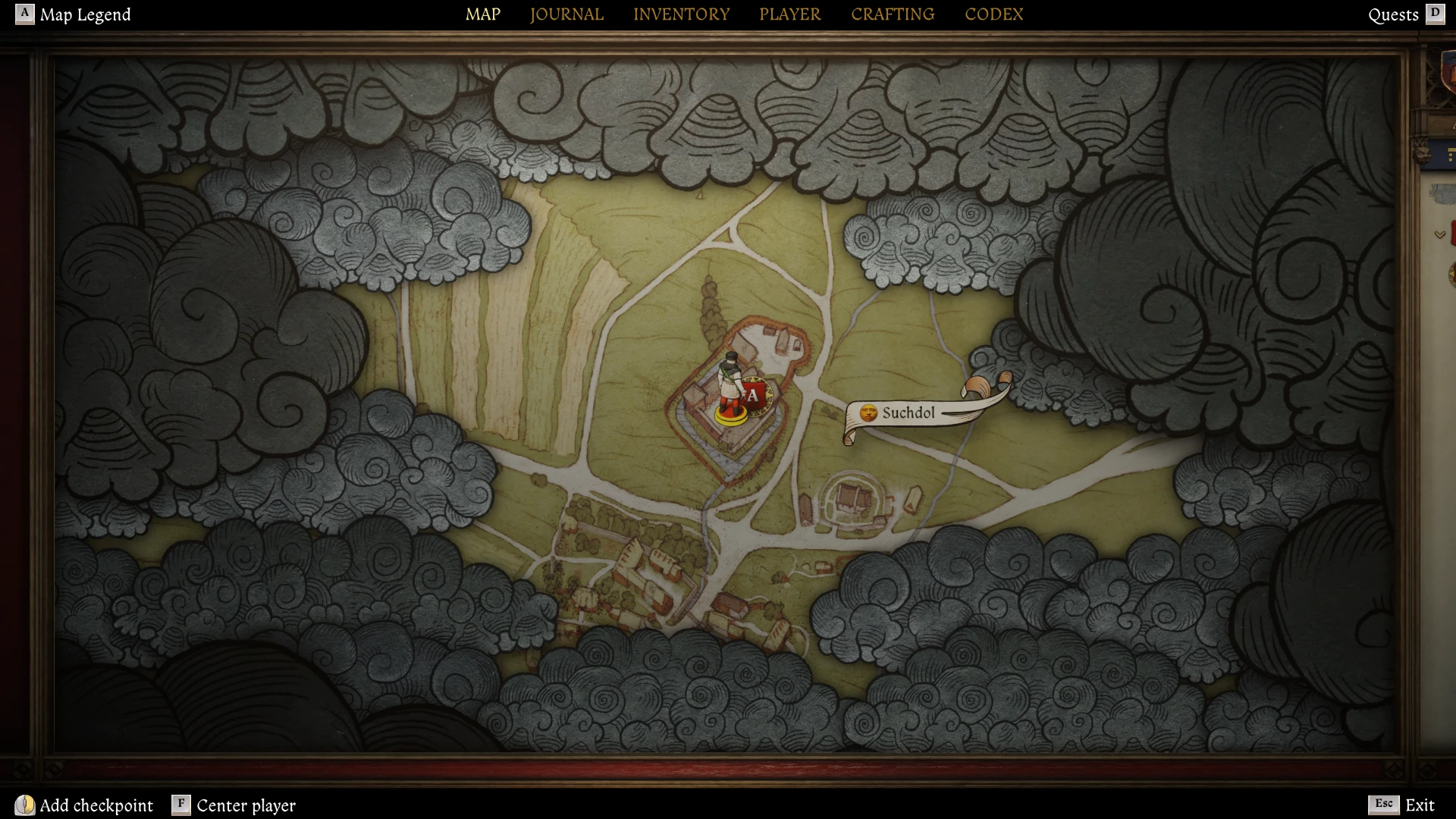
Task: Switch to the Player tab
Action: (789, 14)
